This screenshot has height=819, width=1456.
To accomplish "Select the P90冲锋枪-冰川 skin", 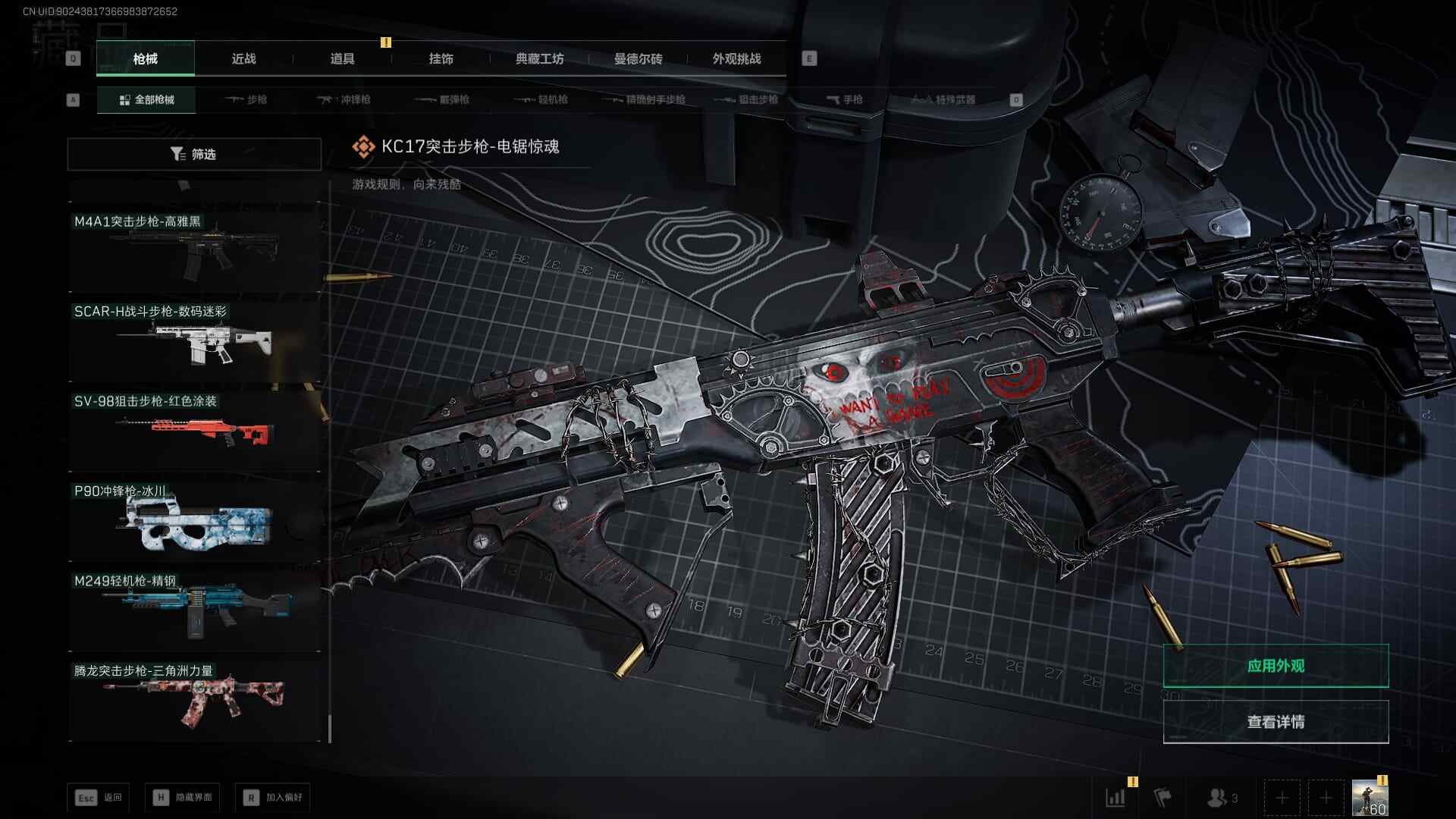I will click(194, 519).
